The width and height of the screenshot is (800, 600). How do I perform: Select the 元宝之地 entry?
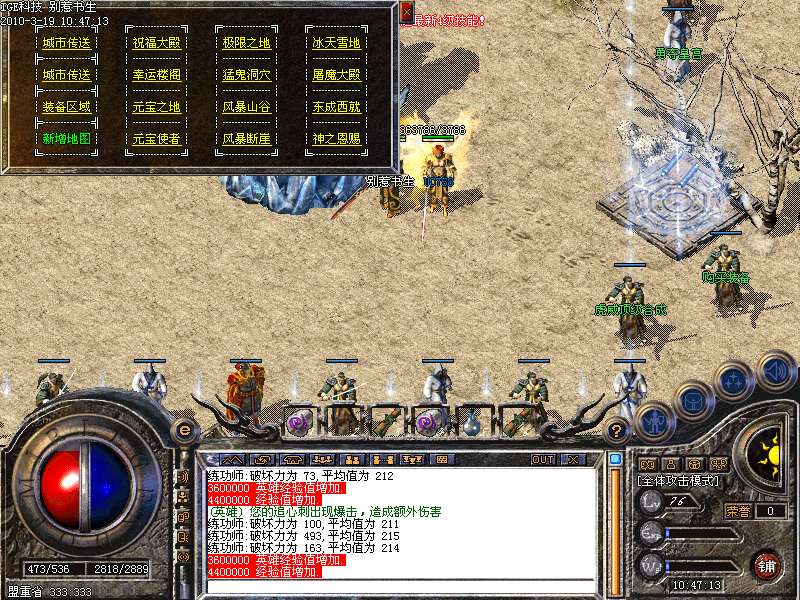[156, 107]
